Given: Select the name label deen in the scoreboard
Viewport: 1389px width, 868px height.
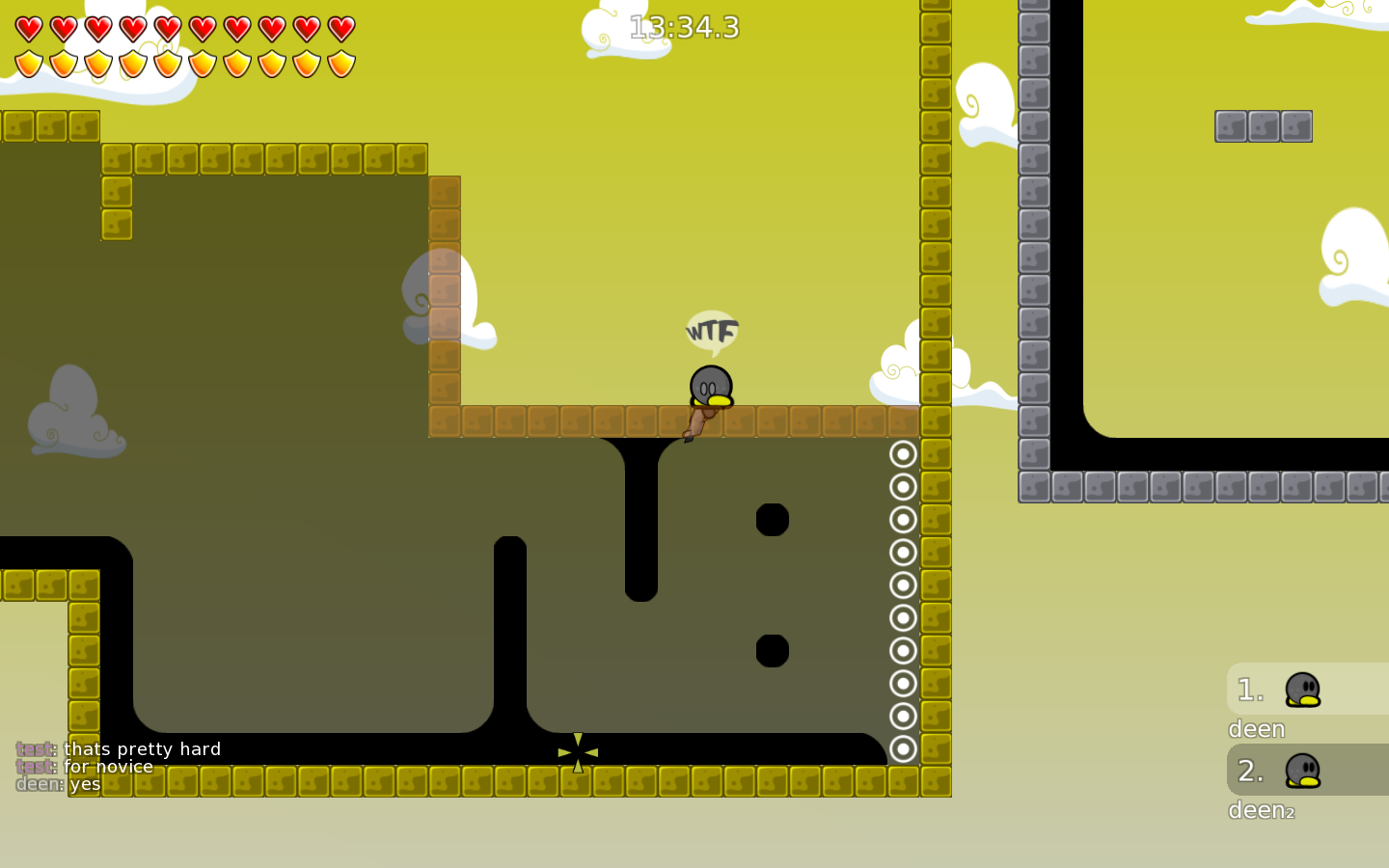Looking at the screenshot, I should point(1256,729).
